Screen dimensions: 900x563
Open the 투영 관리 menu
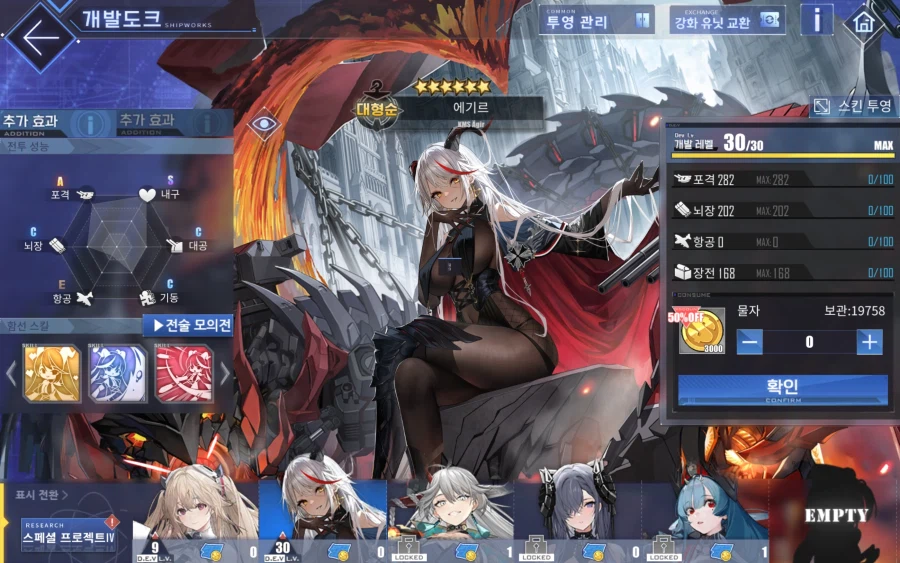click(x=597, y=20)
